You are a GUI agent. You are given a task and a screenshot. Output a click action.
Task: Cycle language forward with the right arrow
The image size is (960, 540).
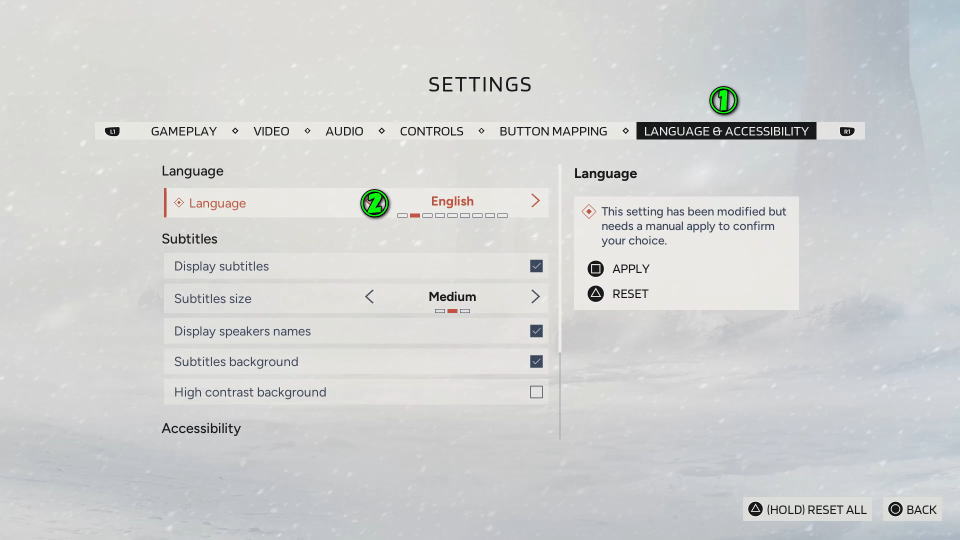(x=535, y=201)
